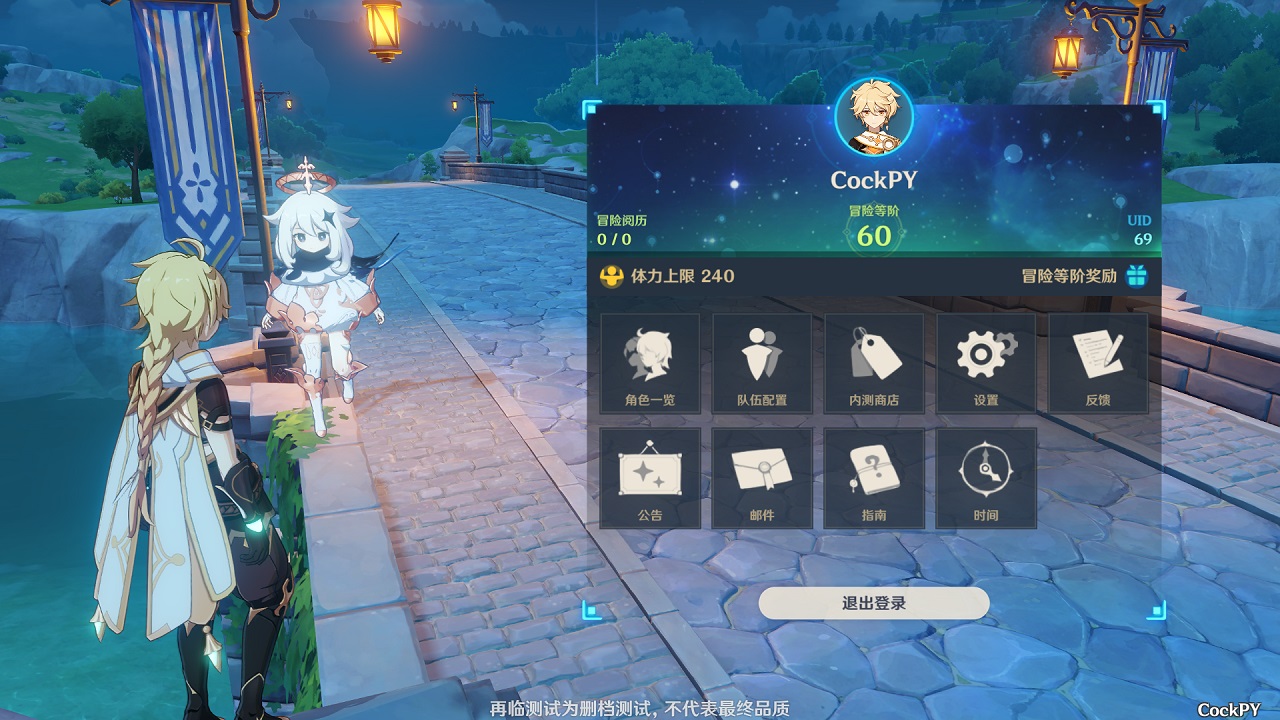1280x720 pixels.
Task: Open the 反馈 feedback menu
Action: coord(1098,363)
